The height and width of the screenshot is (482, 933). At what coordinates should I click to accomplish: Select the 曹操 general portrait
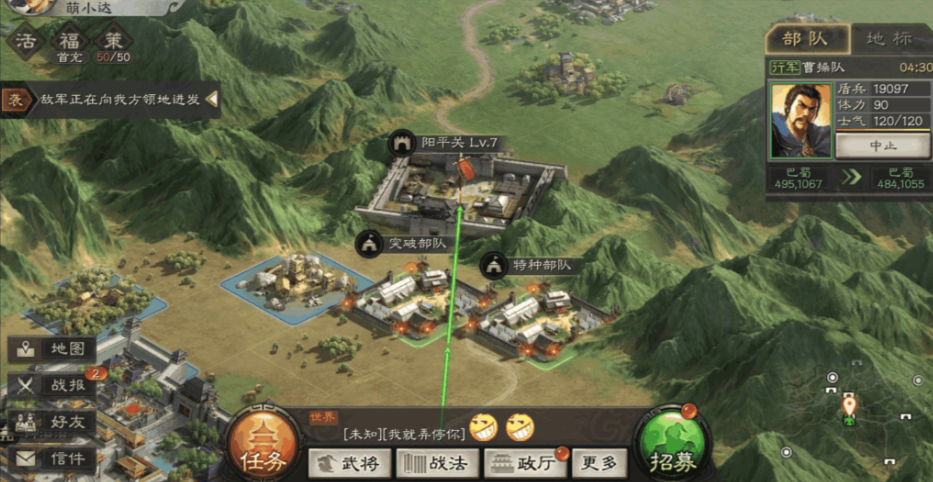(800, 120)
